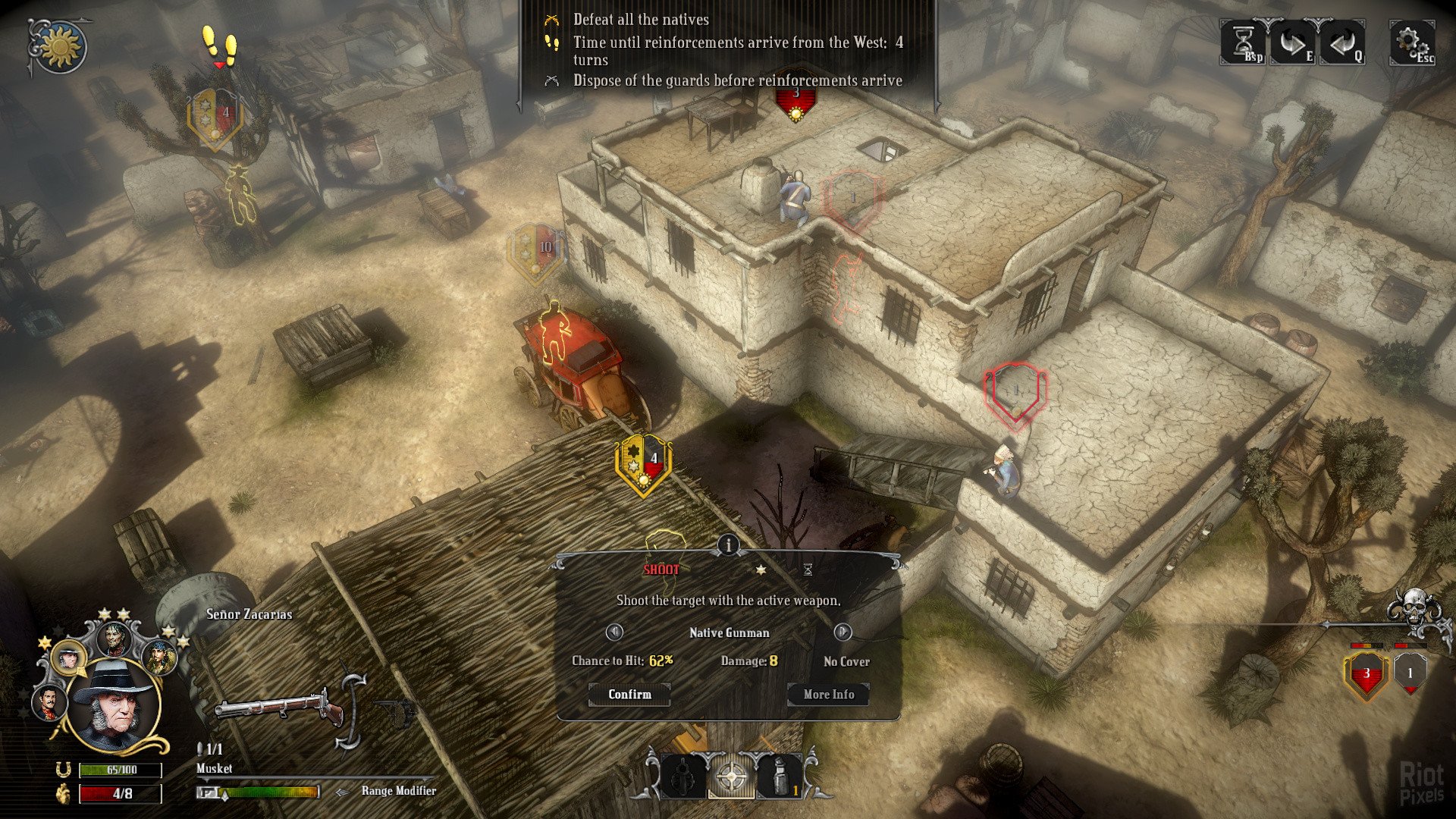
Task: Click the Musket weapon image
Action: [279, 709]
